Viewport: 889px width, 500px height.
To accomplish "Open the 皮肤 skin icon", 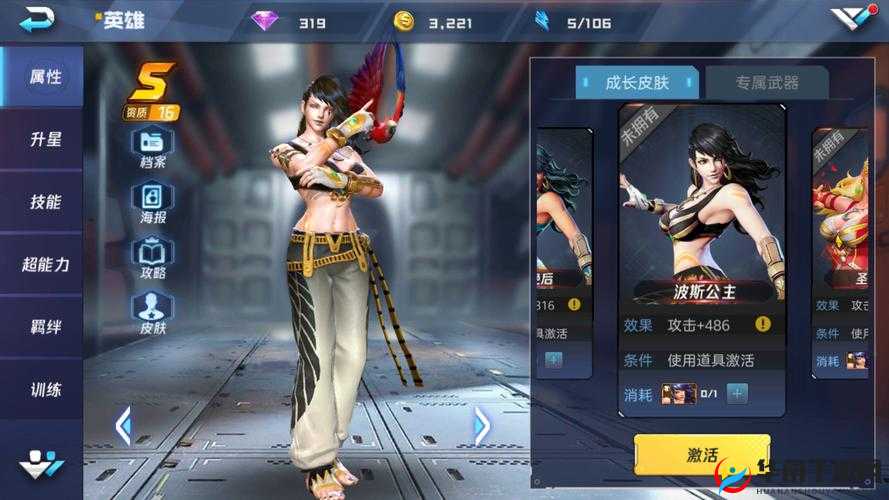I will [x=153, y=311].
